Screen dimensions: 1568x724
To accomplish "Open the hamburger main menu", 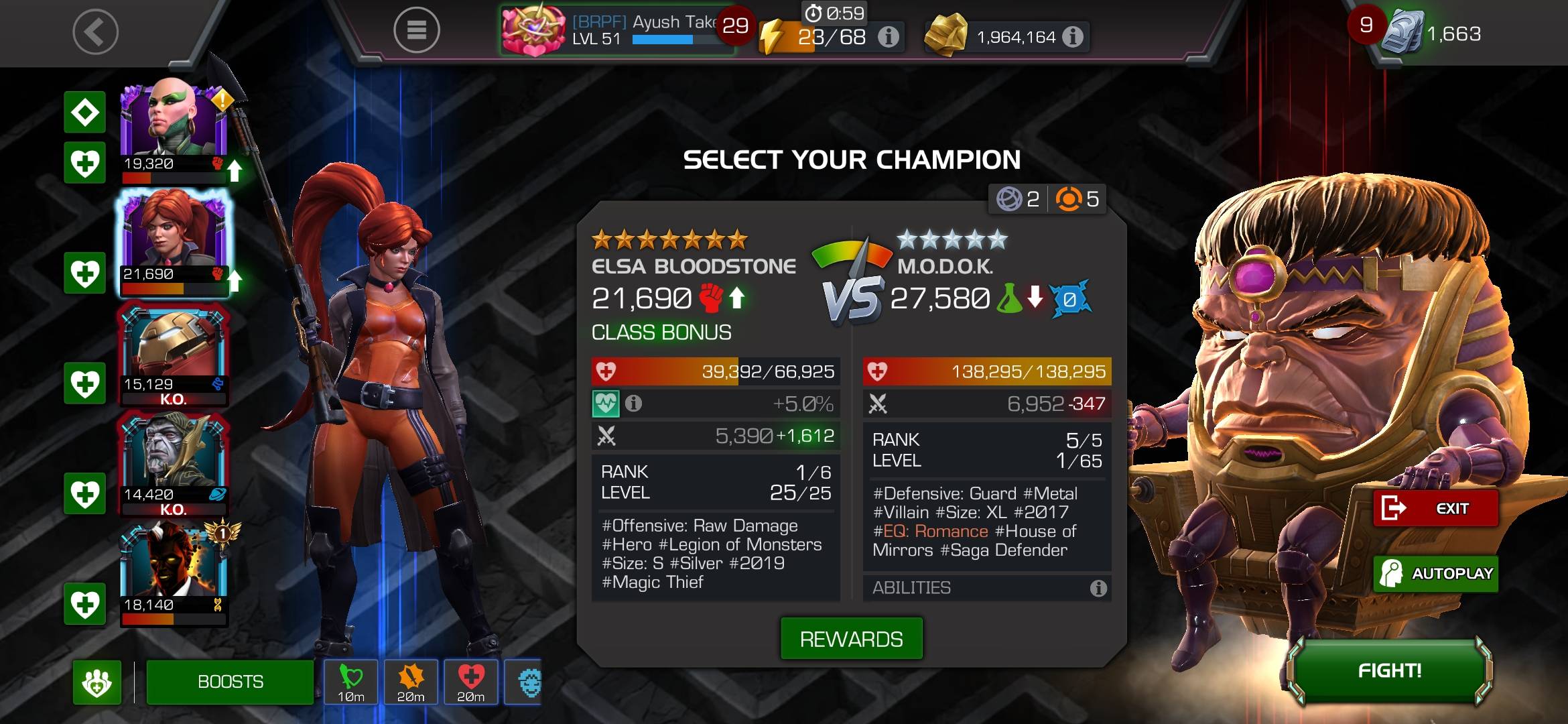I will point(416,30).
